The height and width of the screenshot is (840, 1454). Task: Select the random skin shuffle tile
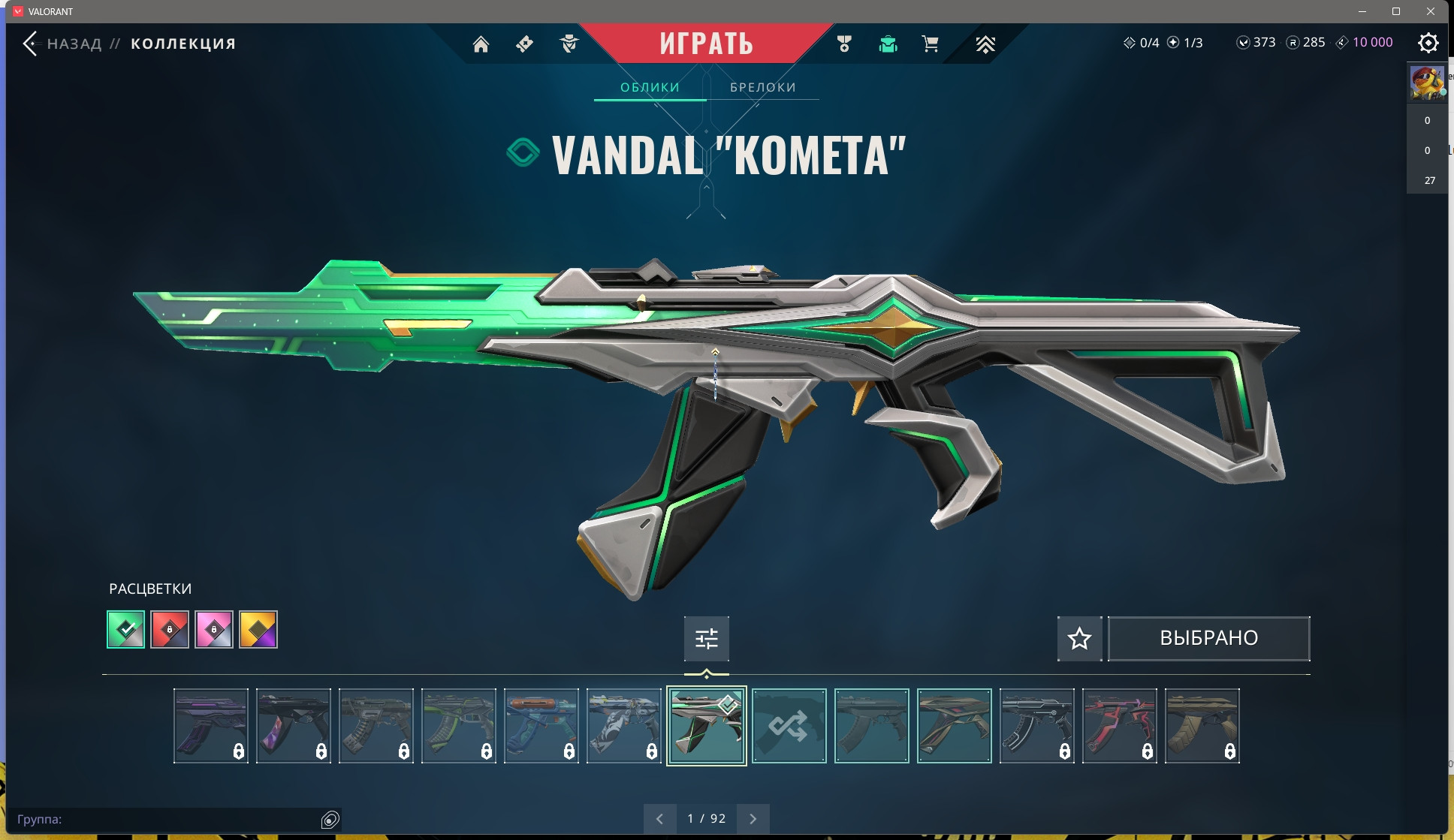click(x=789, y=726)
